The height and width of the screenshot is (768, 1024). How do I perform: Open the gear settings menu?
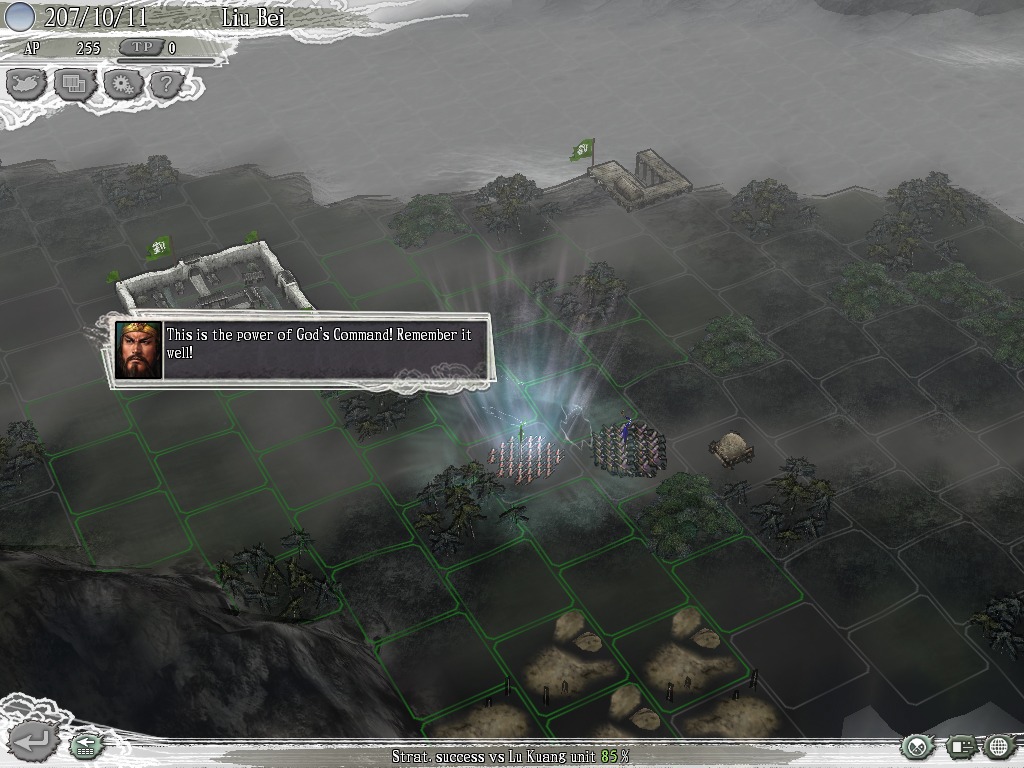point(122,85)
